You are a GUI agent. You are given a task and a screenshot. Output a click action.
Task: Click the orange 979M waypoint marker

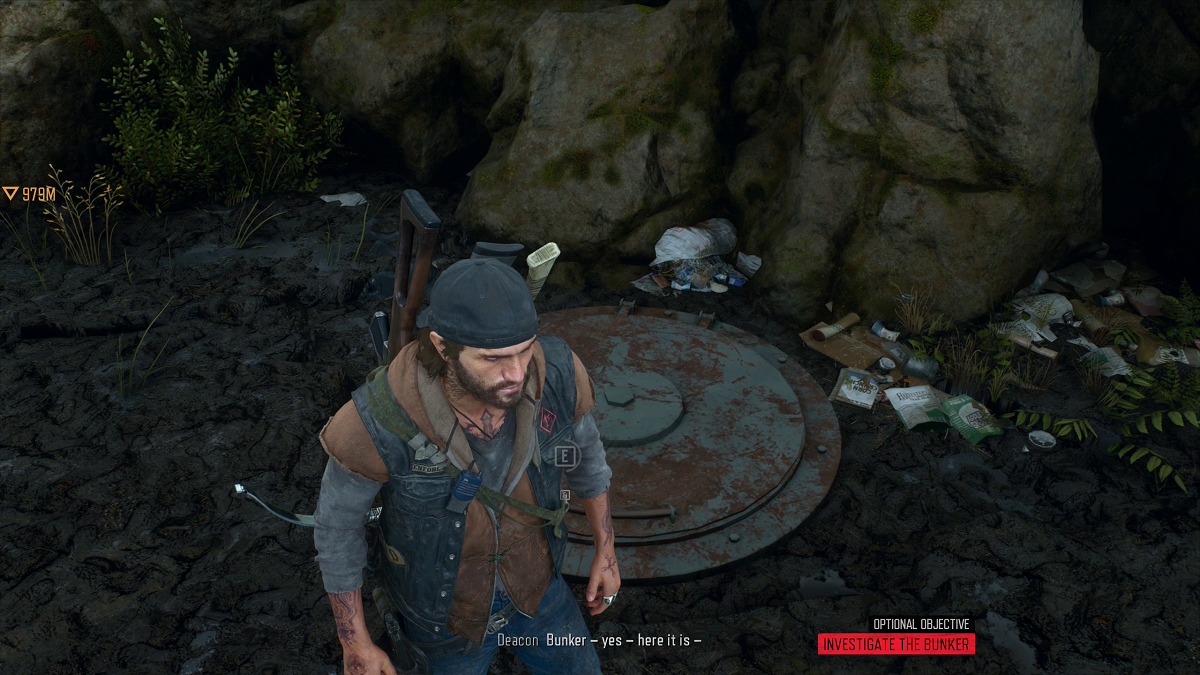(x=28, y=194)
